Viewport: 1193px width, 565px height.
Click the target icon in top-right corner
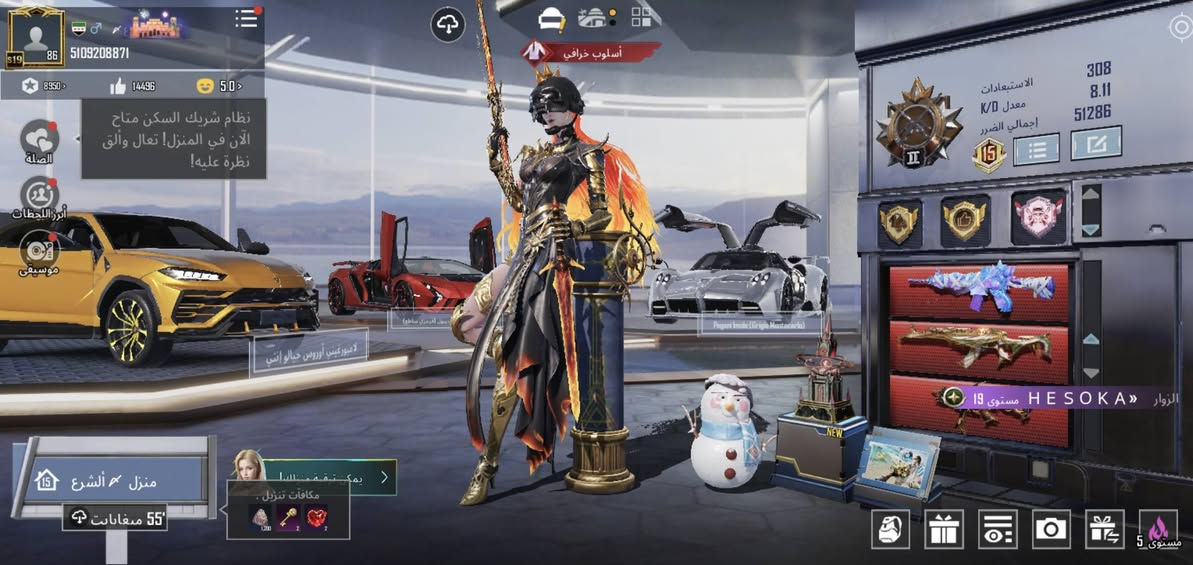click(x=1180, y=27)
